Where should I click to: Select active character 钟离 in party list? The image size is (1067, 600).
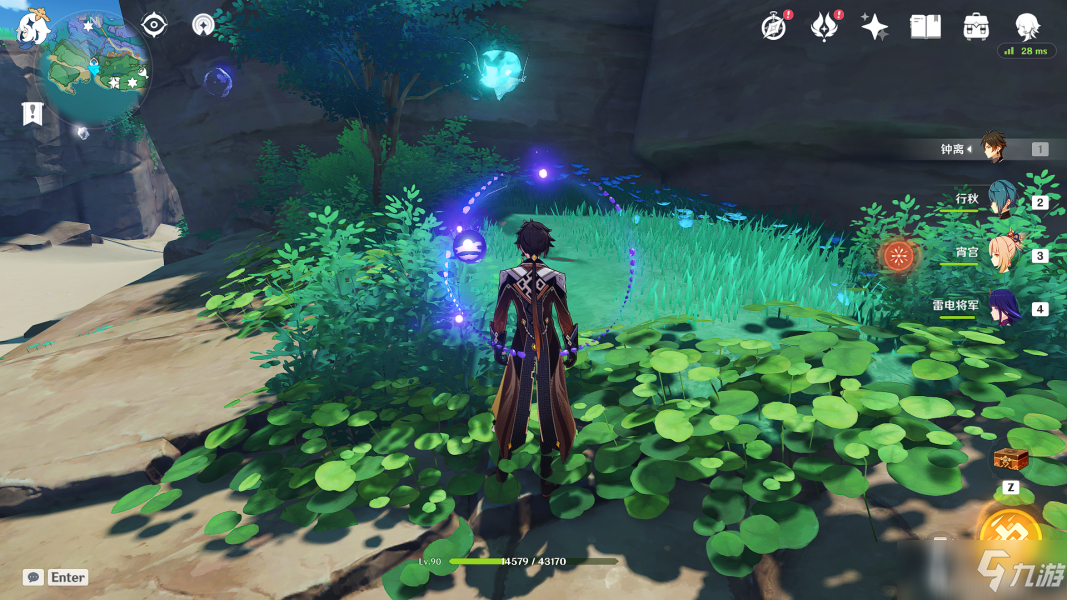993,148
